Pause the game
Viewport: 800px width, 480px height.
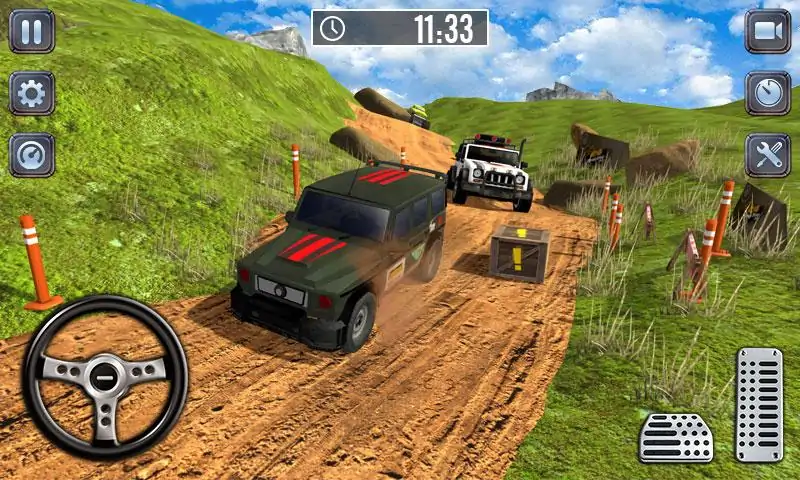tap(31, 31)
